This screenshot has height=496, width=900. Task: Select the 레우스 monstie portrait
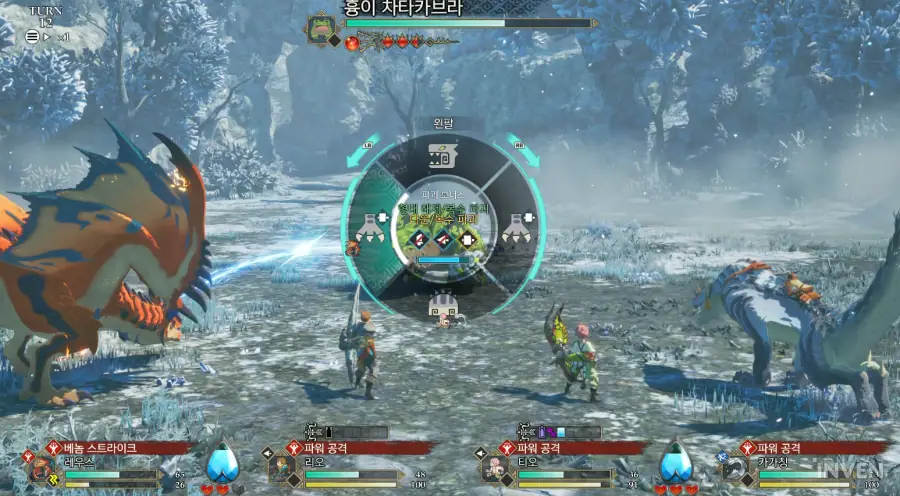pos(42,470)
